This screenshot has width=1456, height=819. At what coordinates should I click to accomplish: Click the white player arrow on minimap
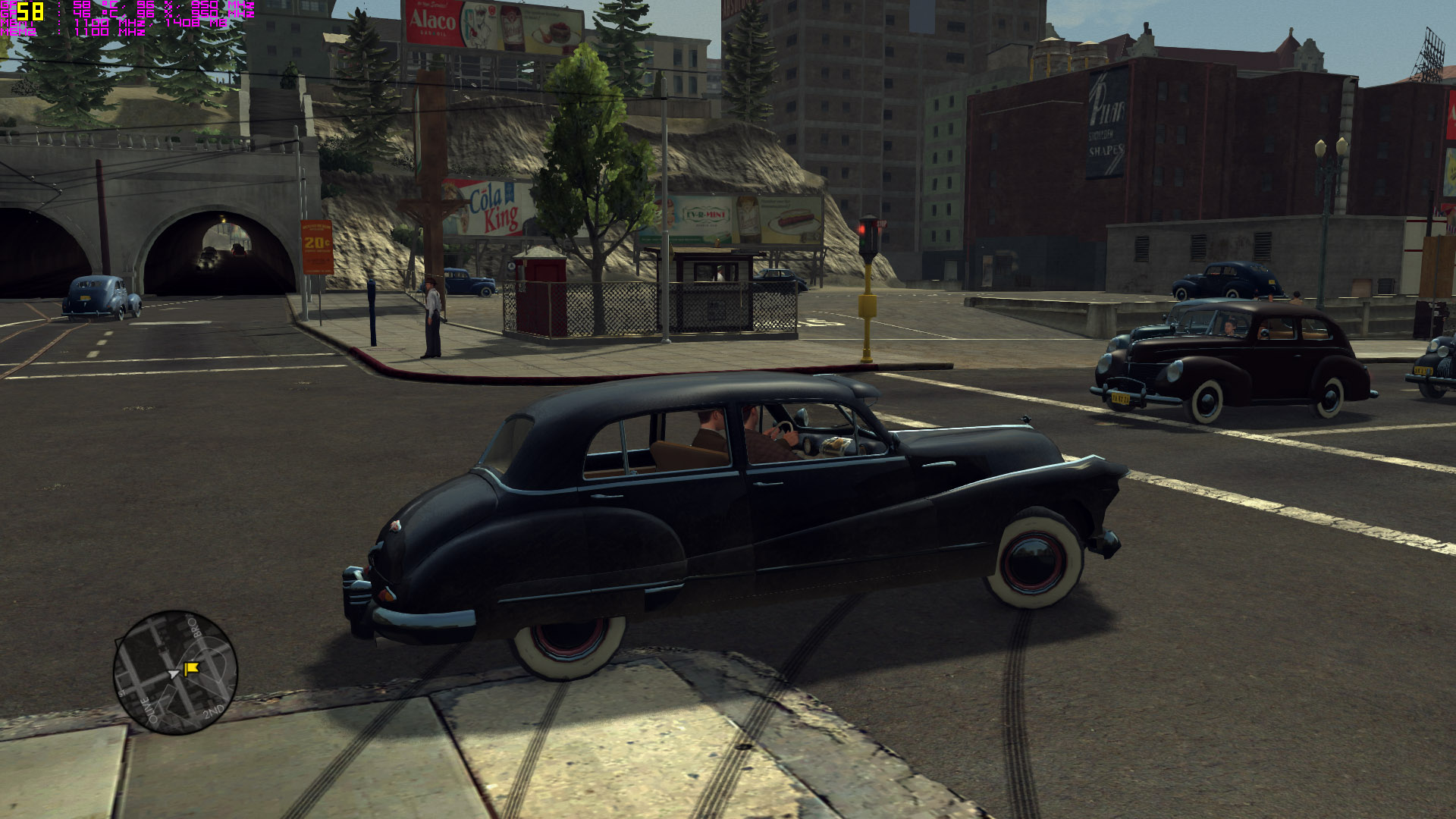tap(174, 673)
